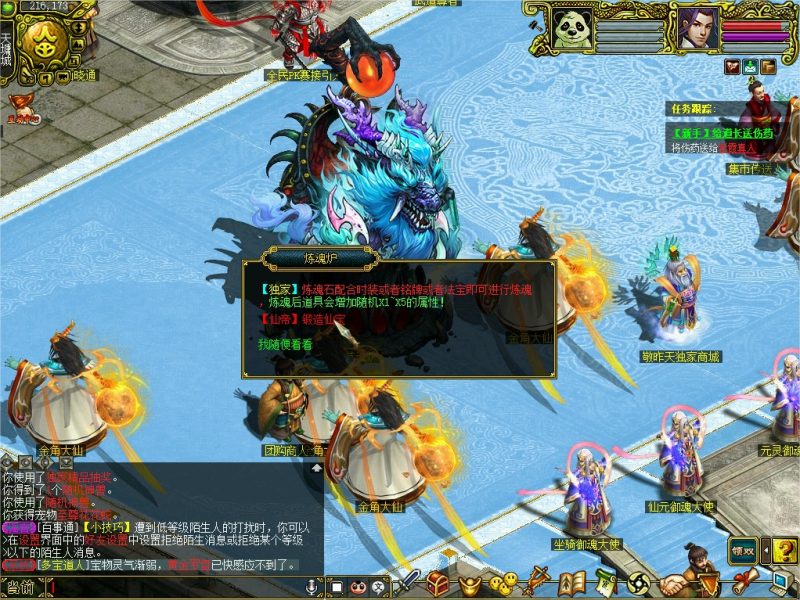Open the yellow question mark help button

pos(784,550)
